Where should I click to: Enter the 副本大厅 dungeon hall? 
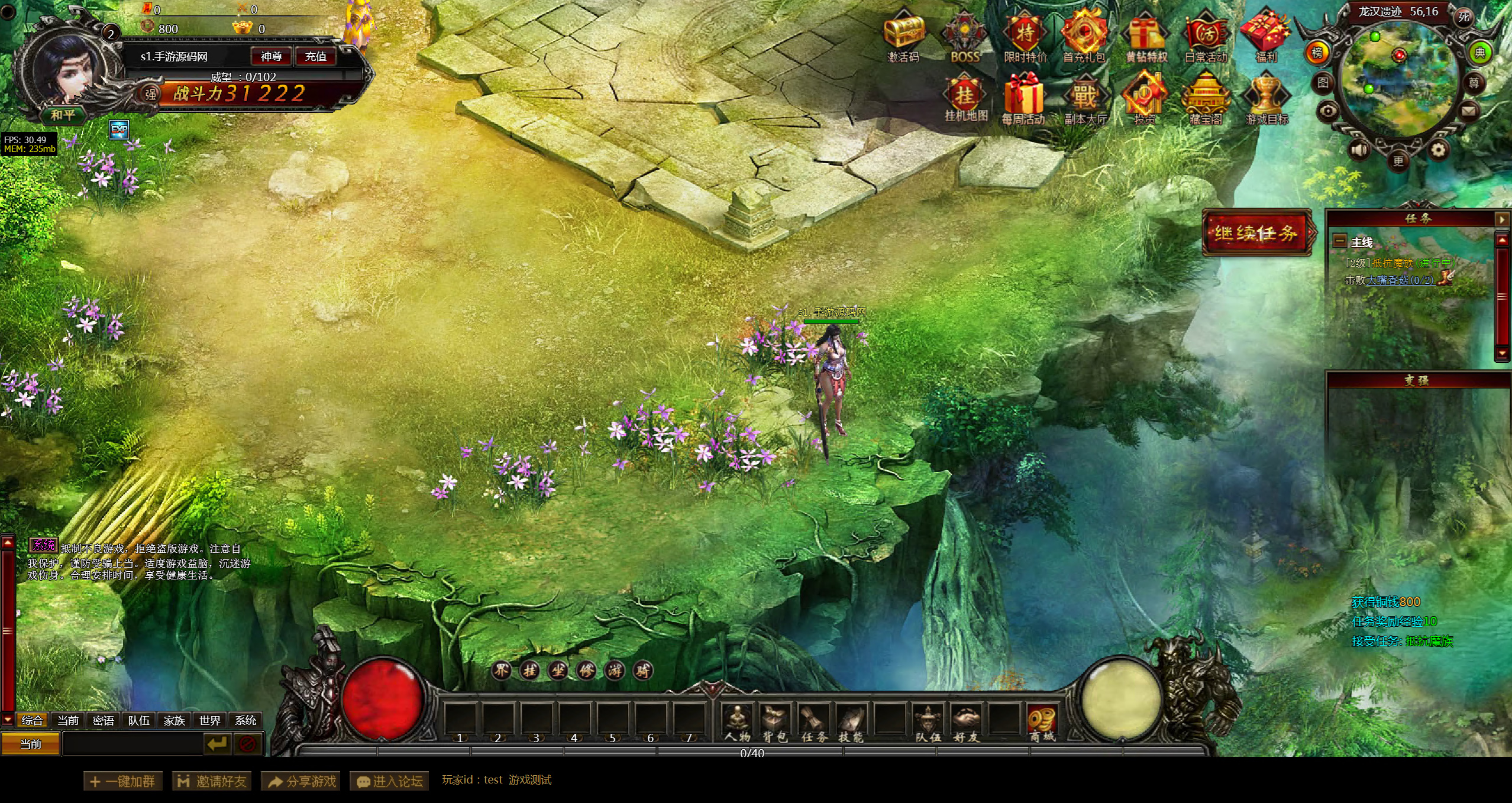[x=1085, y=98]
